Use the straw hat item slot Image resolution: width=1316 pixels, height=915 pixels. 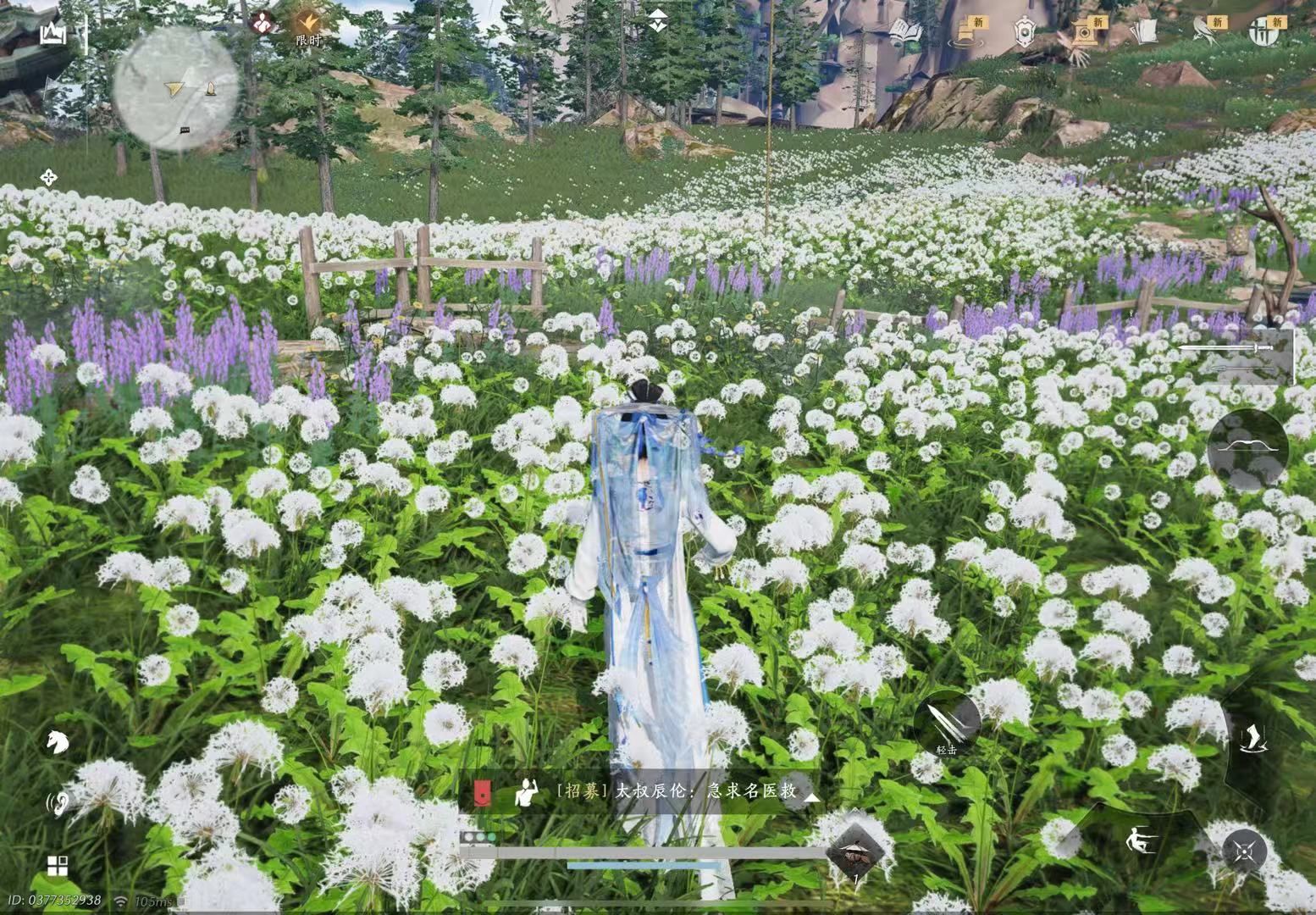(x=855, y=852)
